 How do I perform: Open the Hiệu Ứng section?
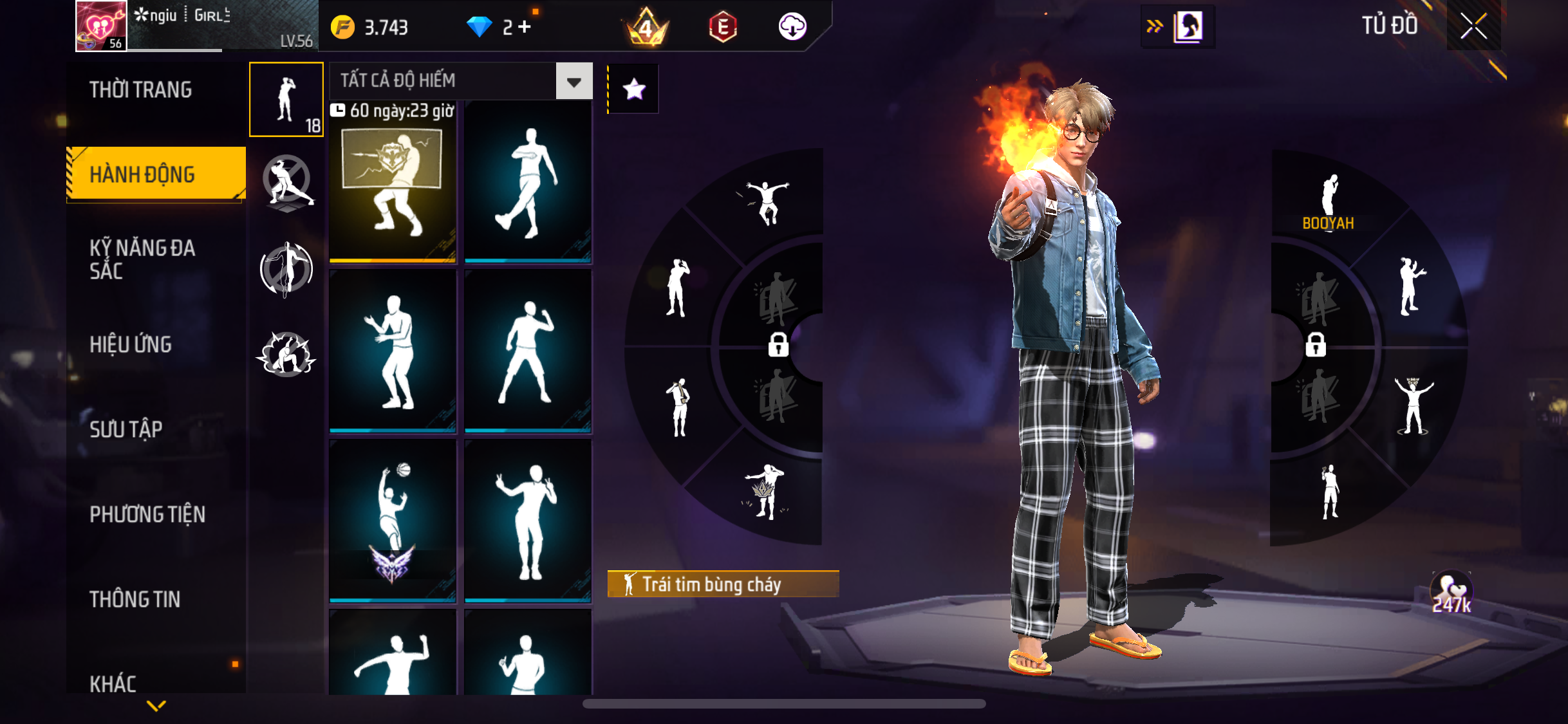tap(131, 344)
